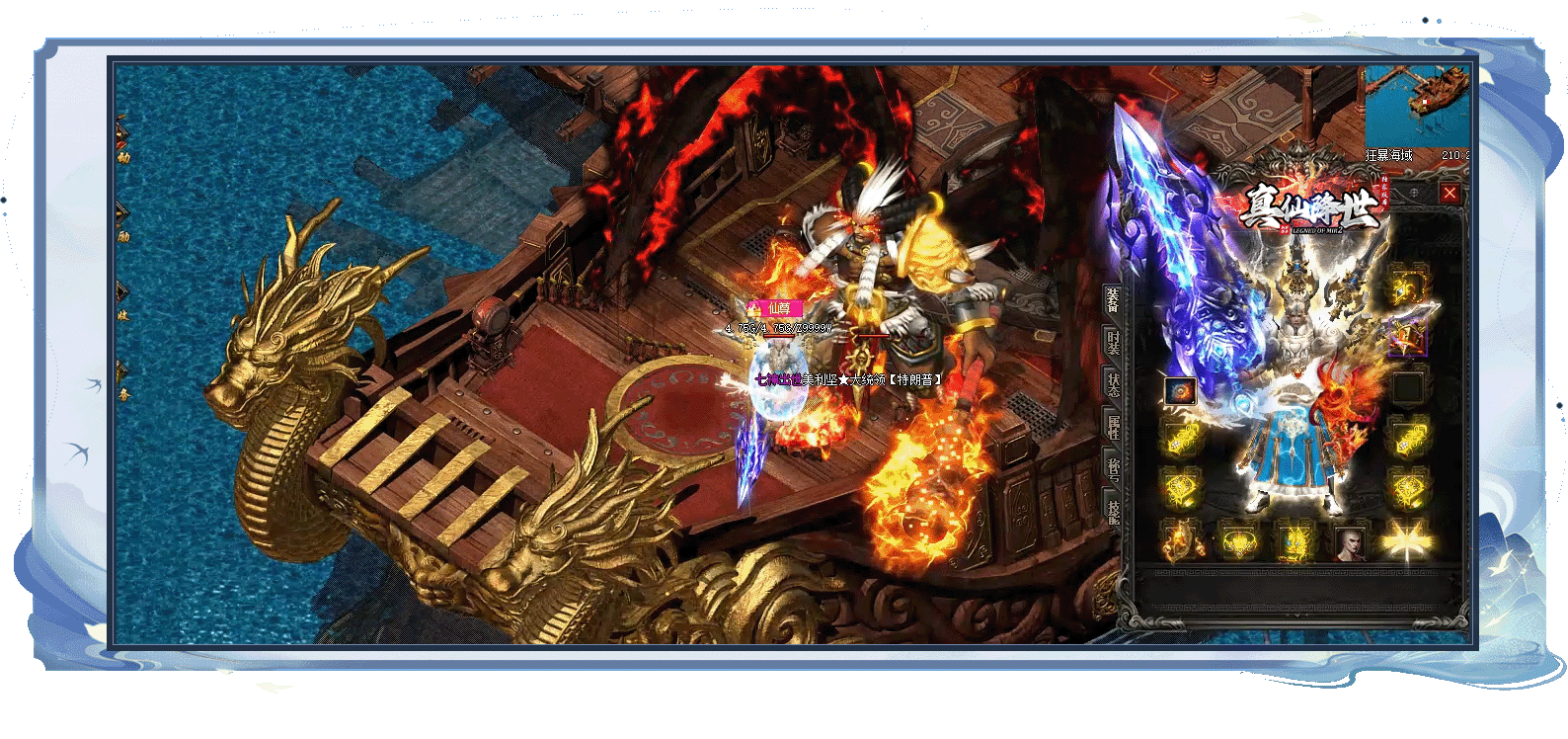Choose the glowing golden cross slot
Image resolution: width=1568 pixels, height=739 pixels.
coord(1407,540)
